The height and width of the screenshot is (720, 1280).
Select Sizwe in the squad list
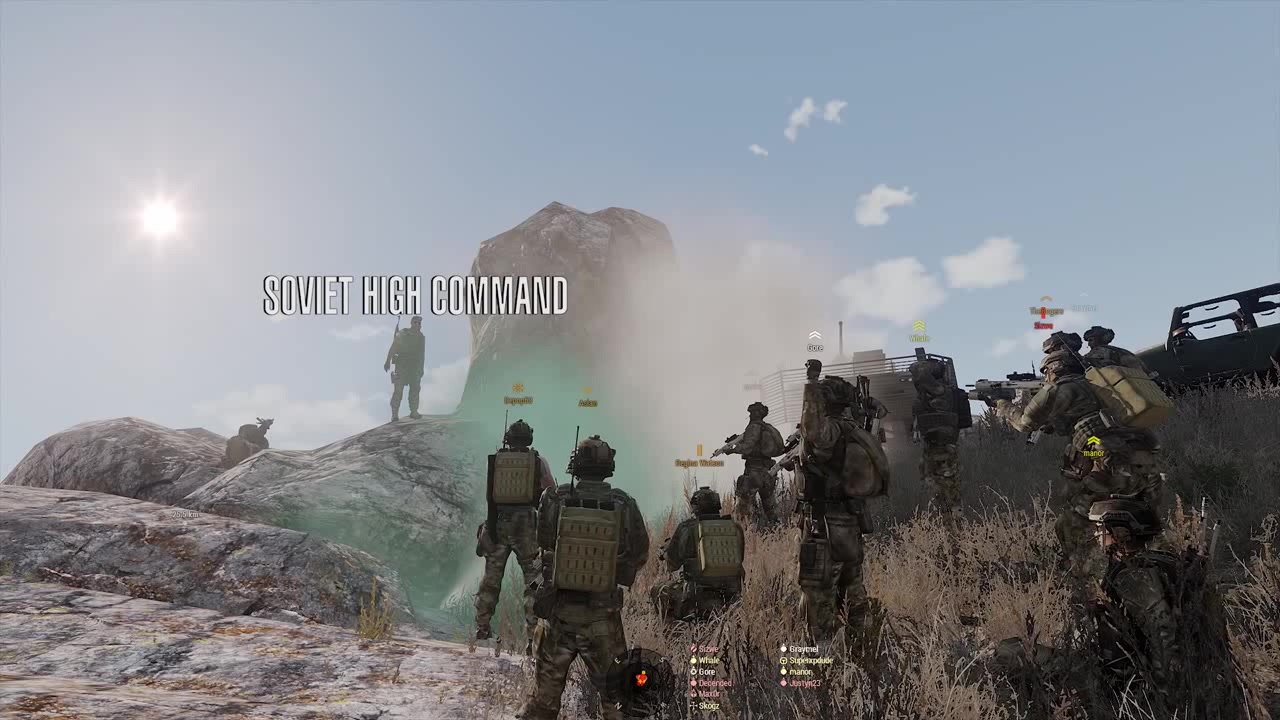tap(708, 649)
